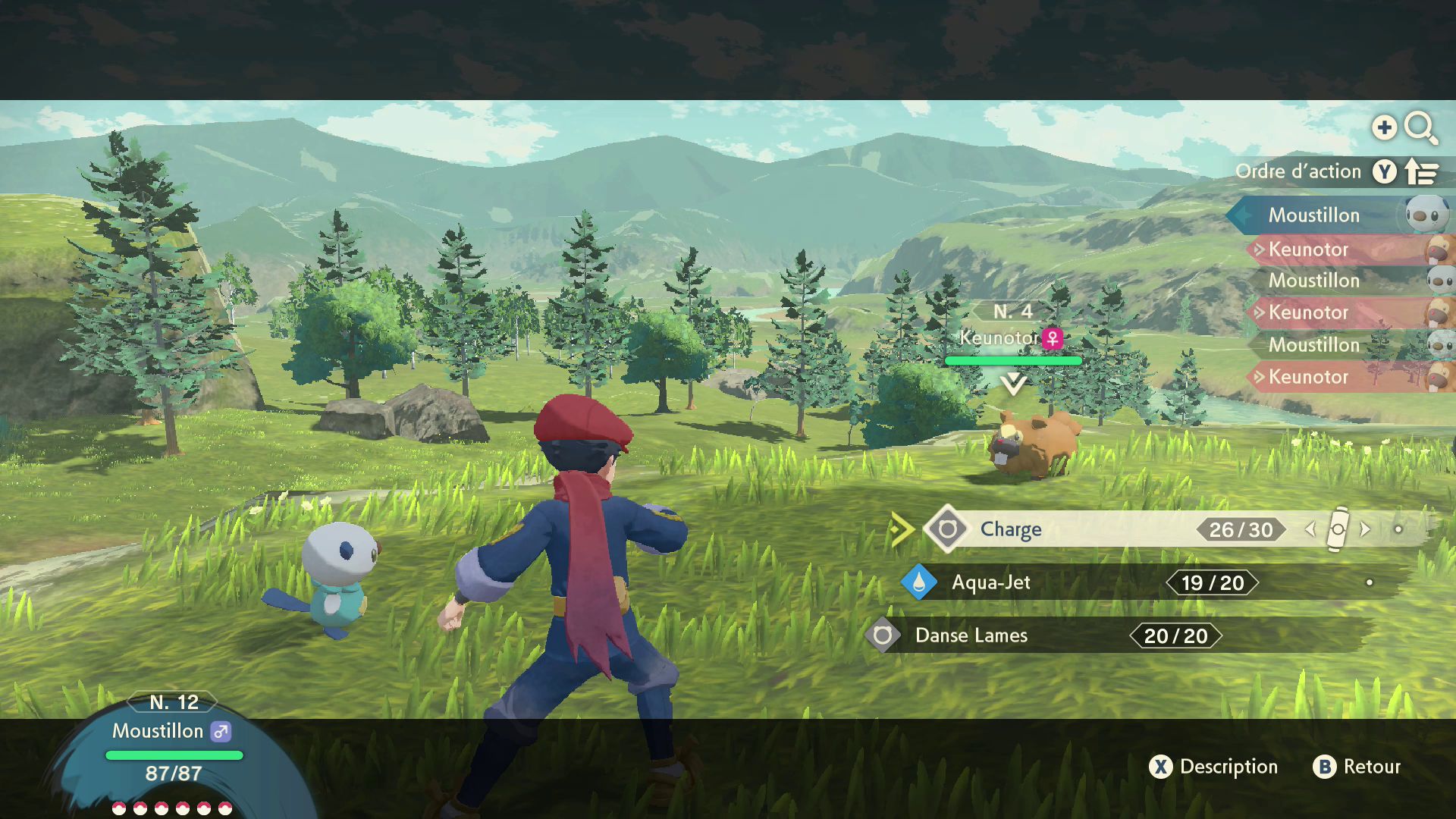The image size is (1456, 819).
Task: Click the right style arrow beside Charge
Action: tap(1365, 529)
